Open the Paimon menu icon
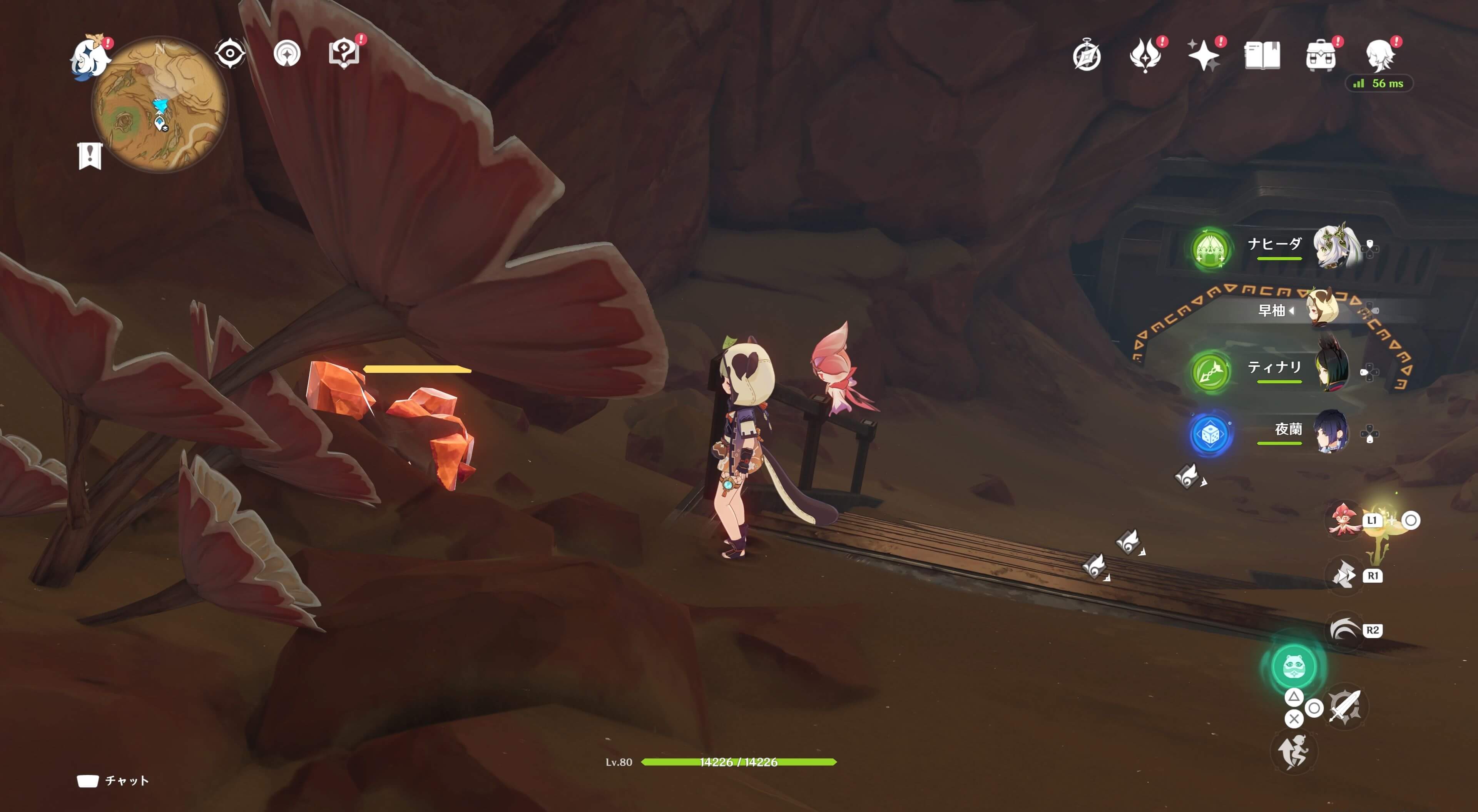1478x812 pixels. click(90, 57)
